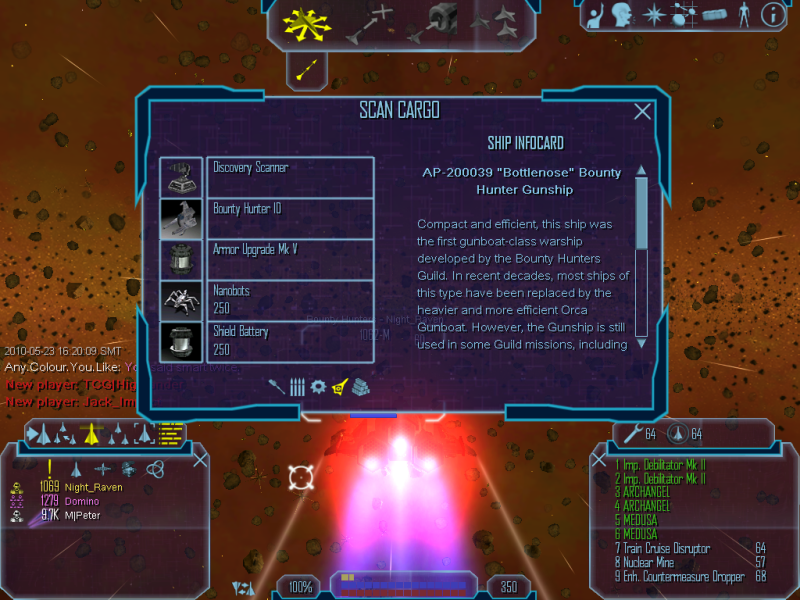Close the contact list panel

[200, 460]
